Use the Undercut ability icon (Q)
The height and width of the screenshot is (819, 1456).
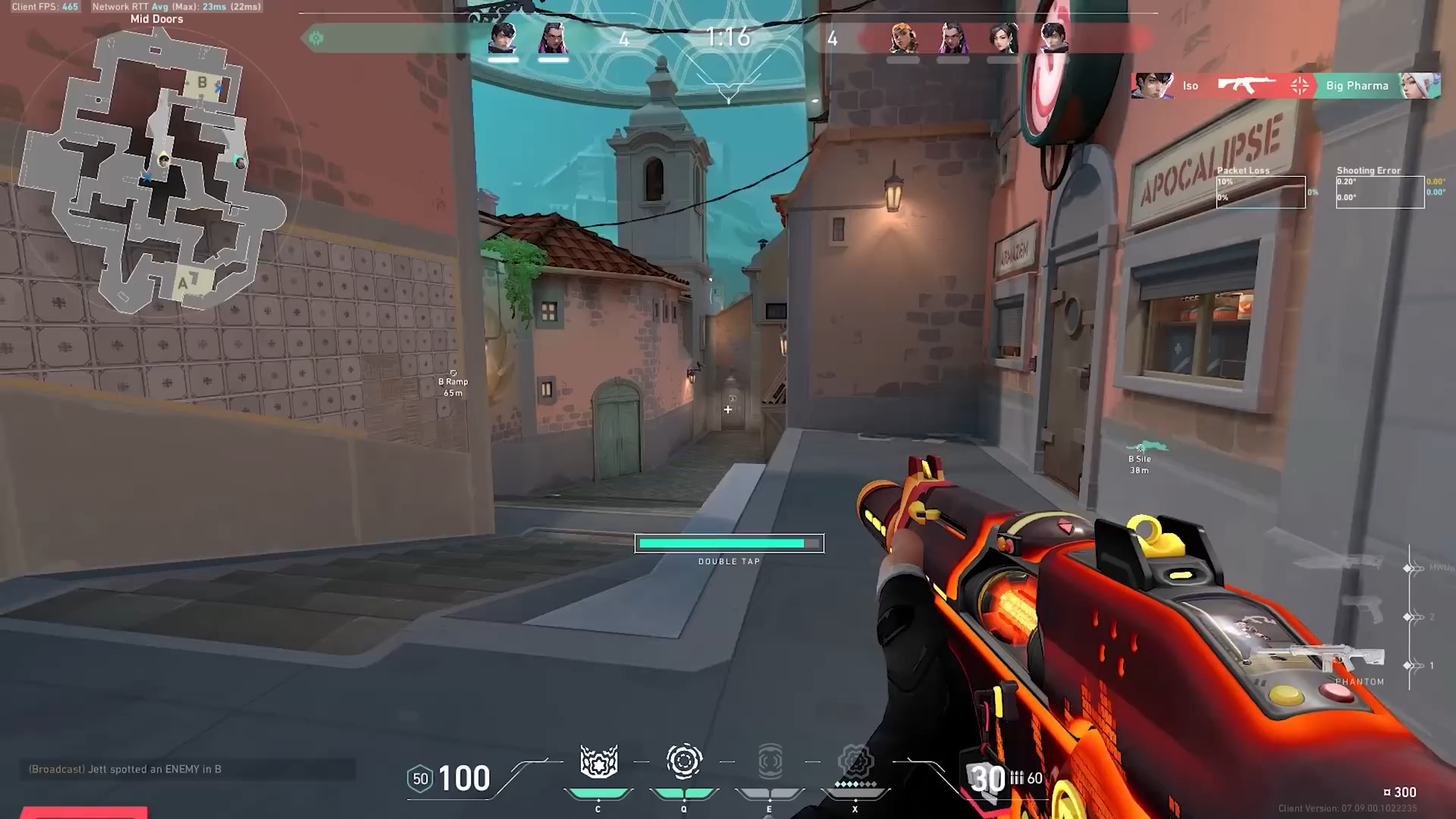[684, 761]
